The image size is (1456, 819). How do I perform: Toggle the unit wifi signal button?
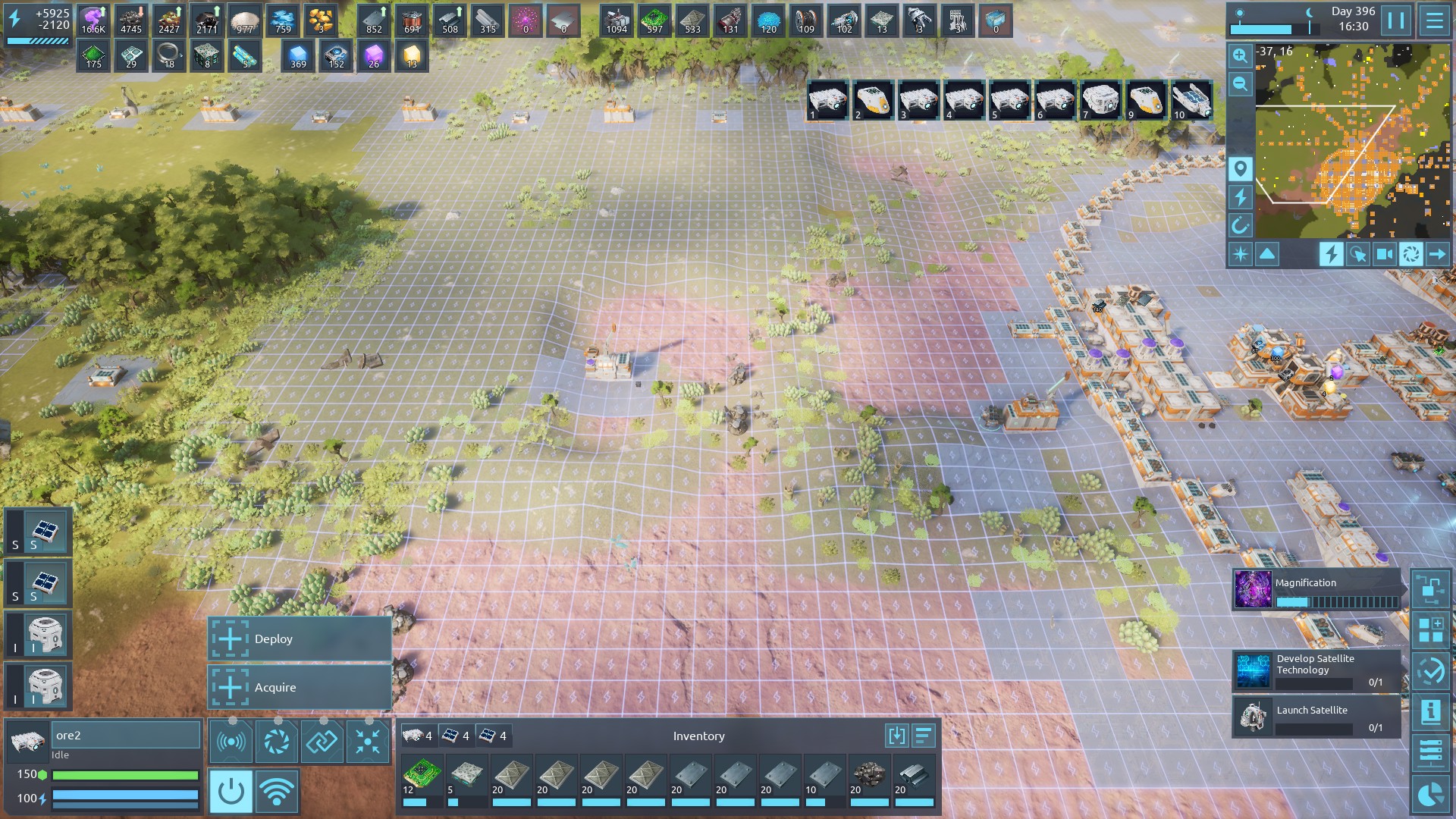pyautogui.click(x=277, y=792)
